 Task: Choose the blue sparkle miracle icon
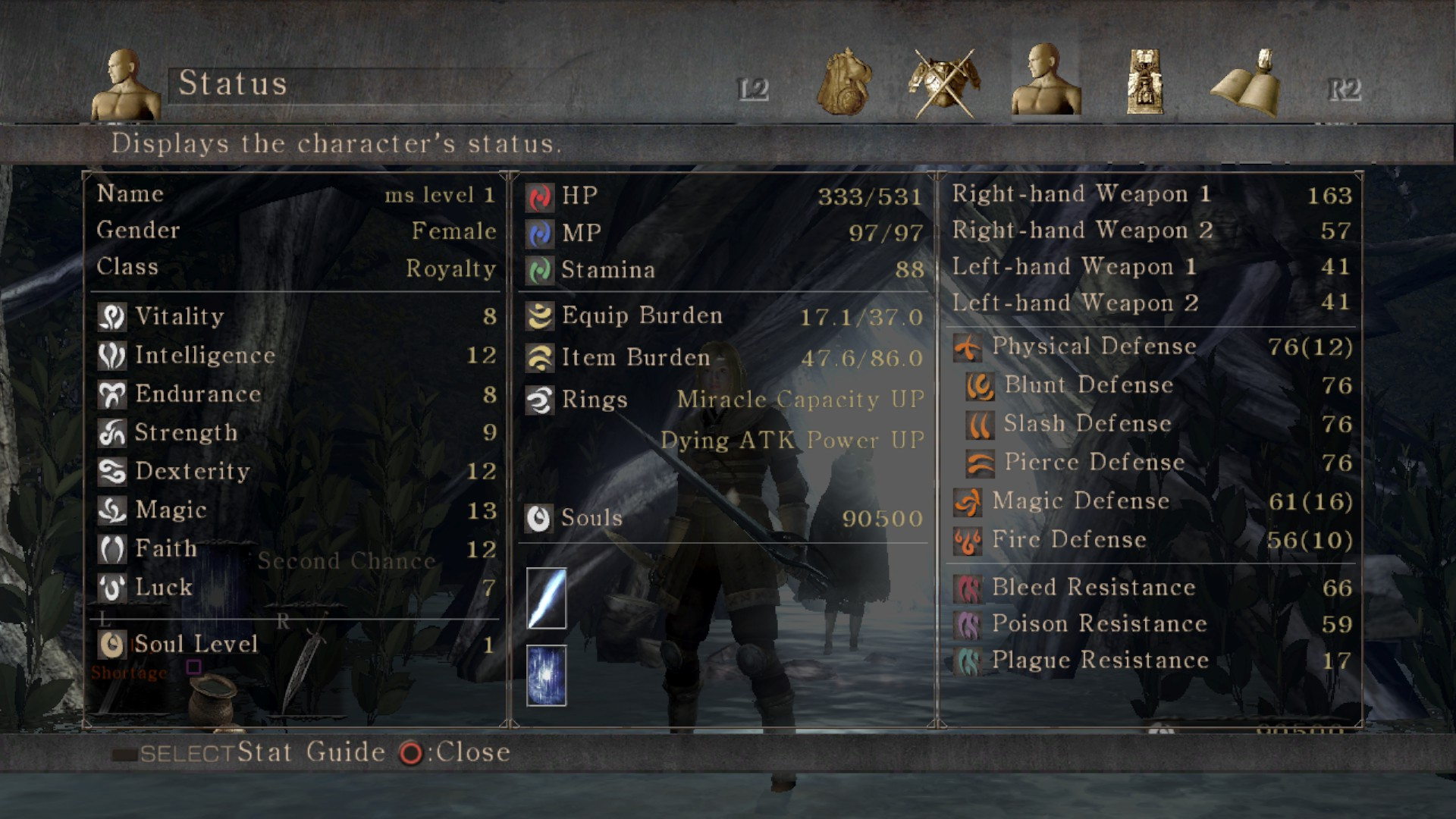point(546,675)
